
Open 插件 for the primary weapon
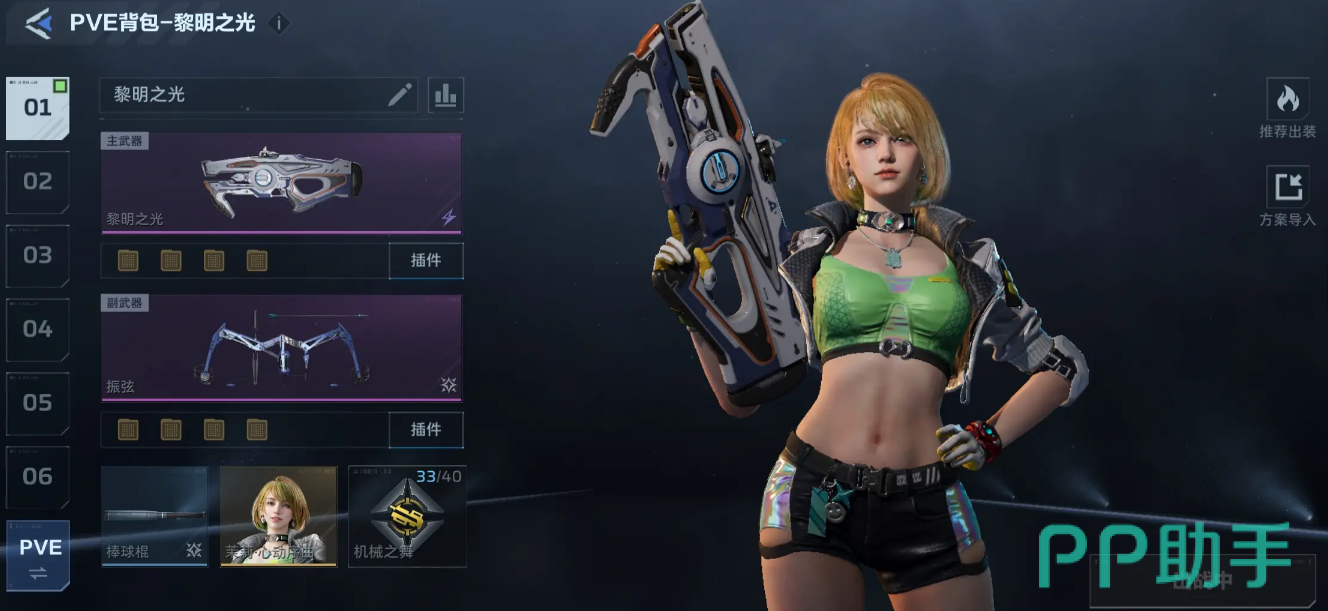(426, 261)
